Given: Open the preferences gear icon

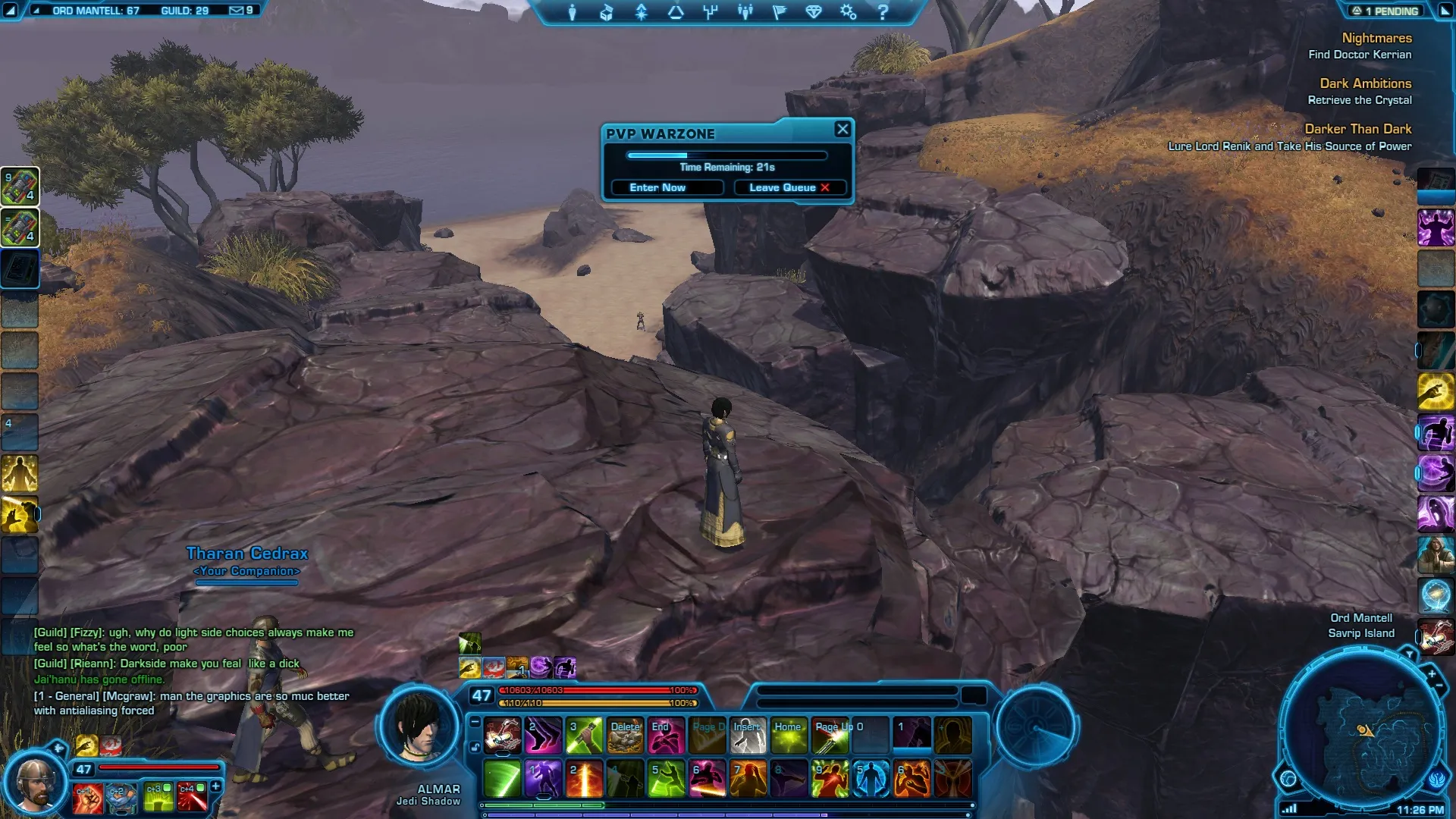Looking at the screenshot, I should pos(848,12).
